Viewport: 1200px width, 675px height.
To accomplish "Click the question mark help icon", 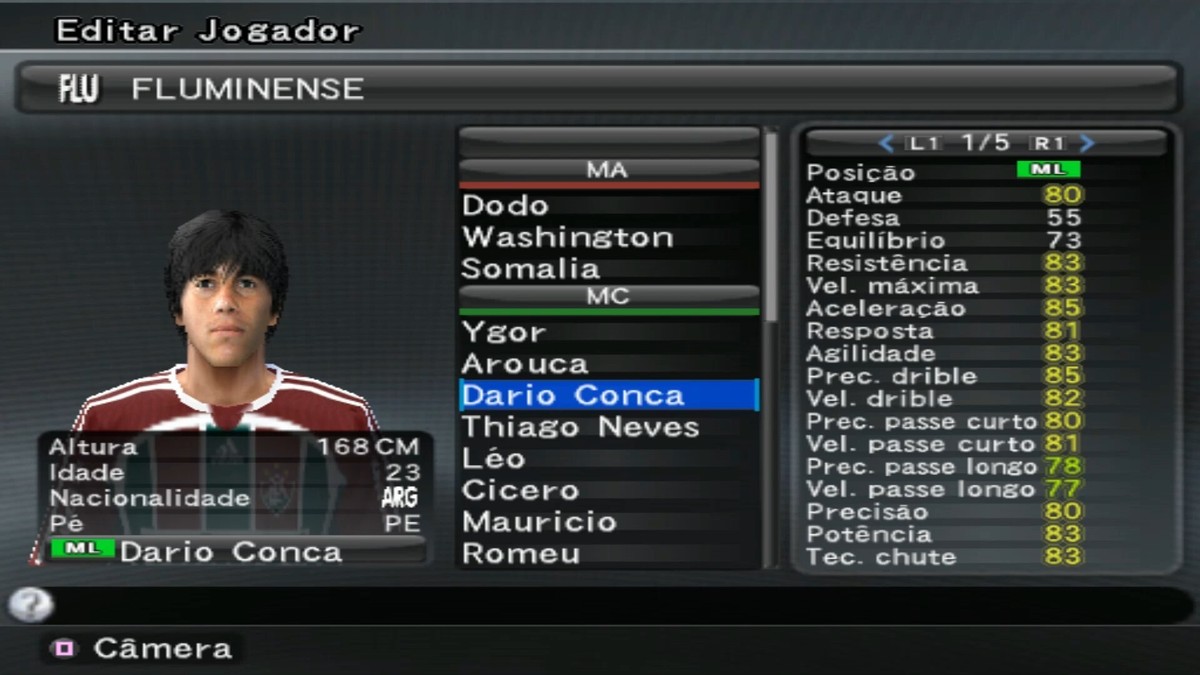I will pos(30,604).
